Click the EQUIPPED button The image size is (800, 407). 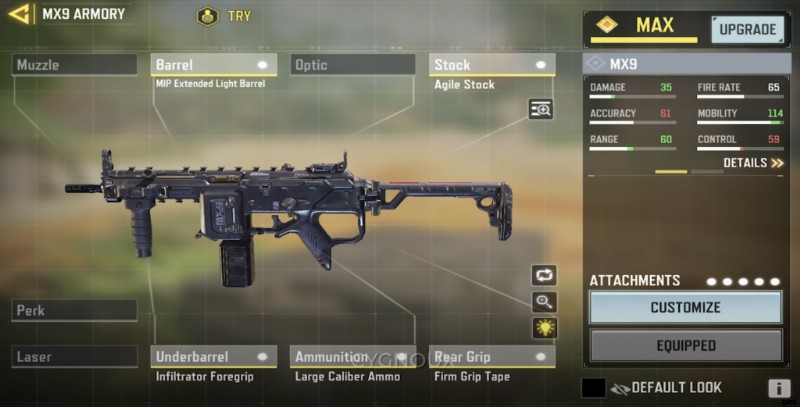[x=685, y=346]
